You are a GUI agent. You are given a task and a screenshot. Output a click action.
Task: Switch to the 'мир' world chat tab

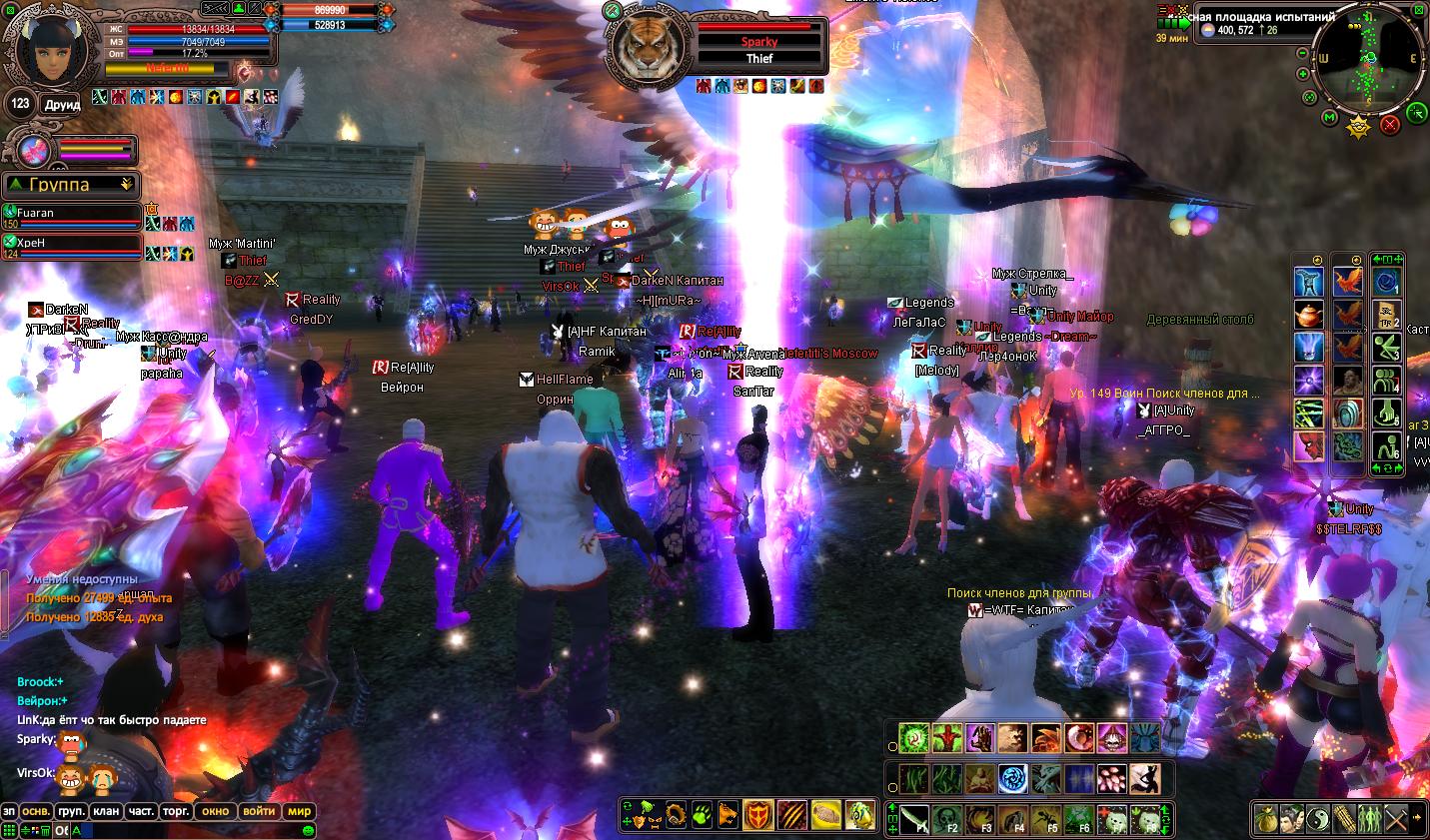click(300, 811)
